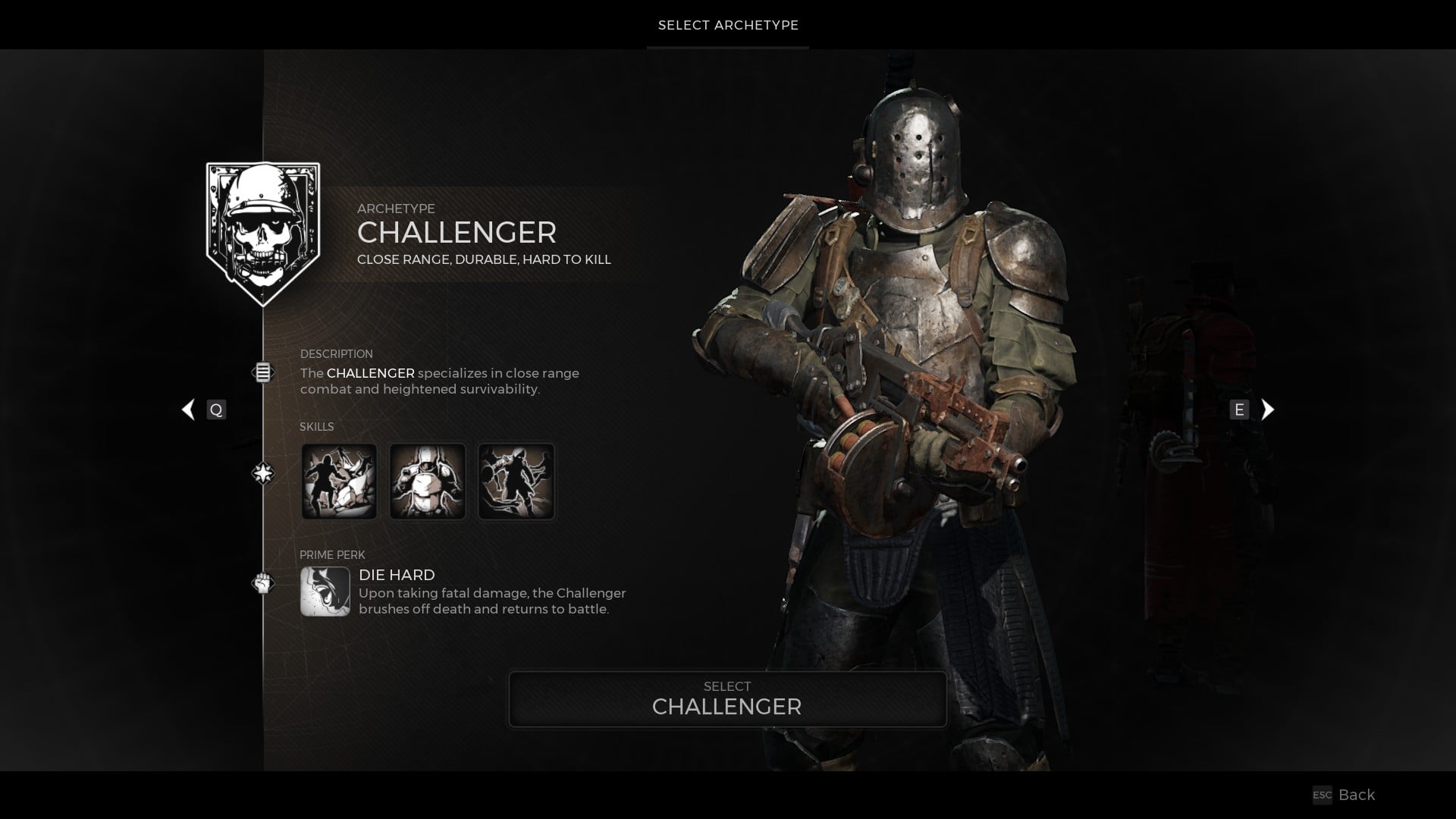Screen dimensions: 1456x819
Task: Open the DESCRIPTION section heading
Action: click(337, 353)
